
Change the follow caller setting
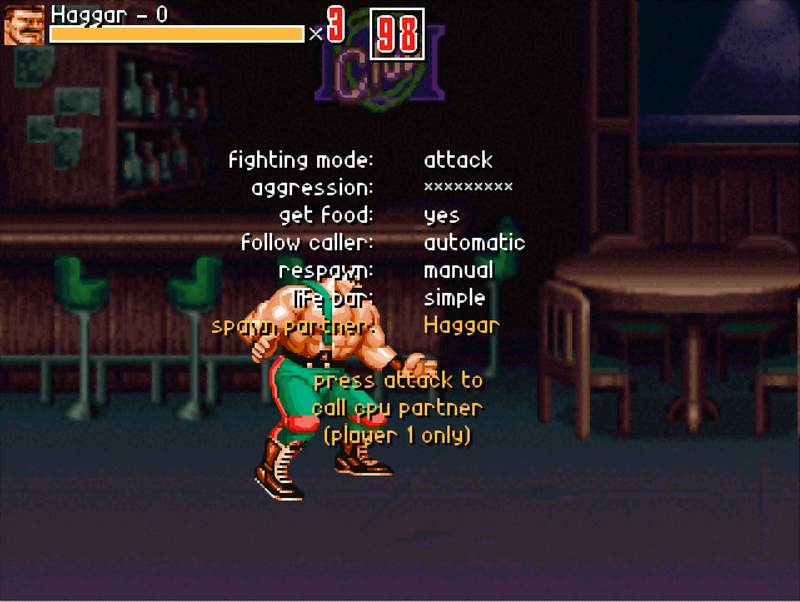point(474,243)
